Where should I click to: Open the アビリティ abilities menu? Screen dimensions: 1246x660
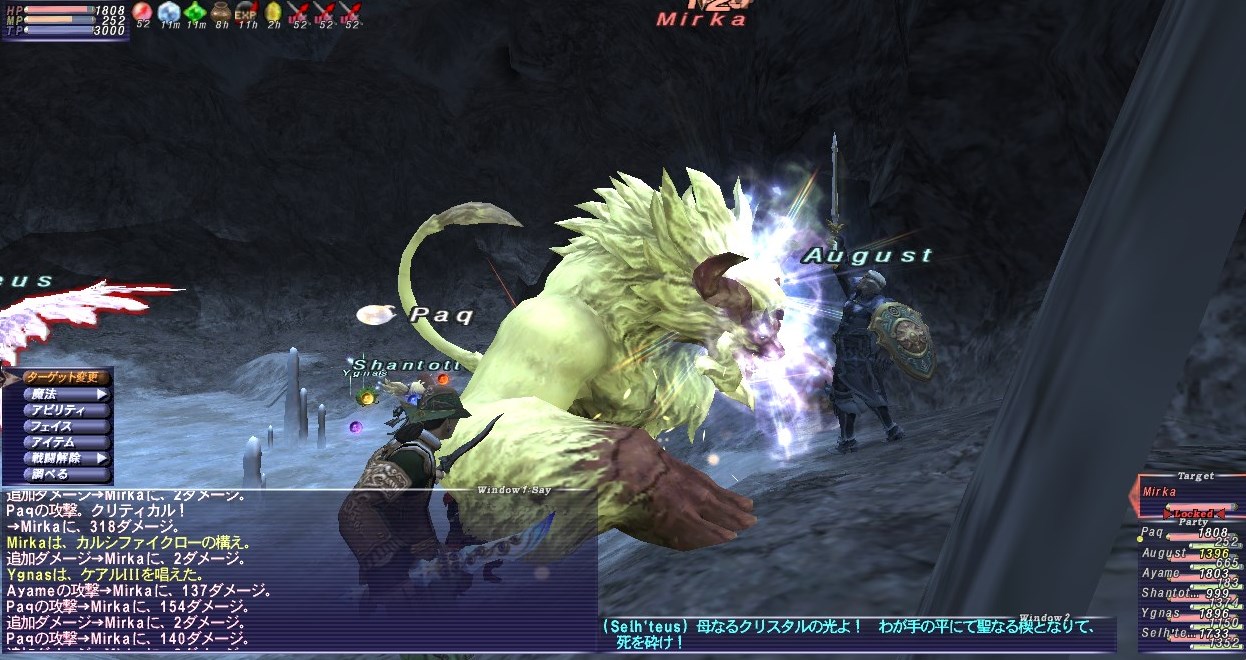[66, 410]
